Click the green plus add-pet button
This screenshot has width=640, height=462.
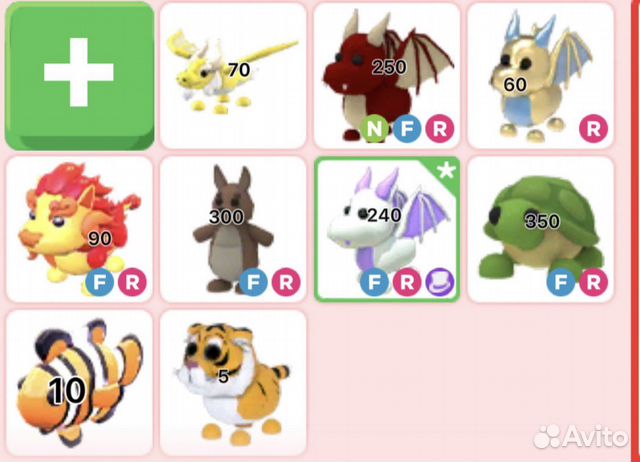click(x=79, y=75)
